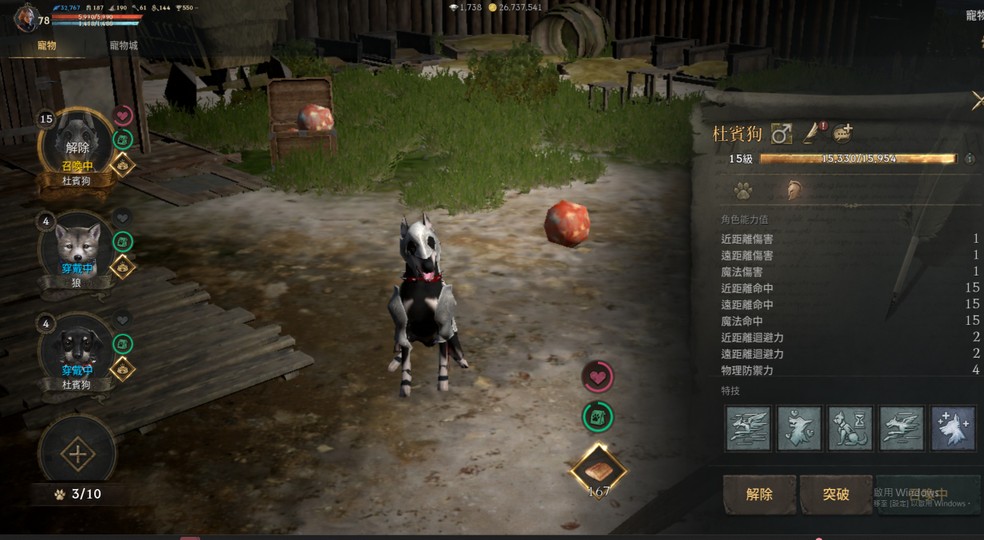The height and width of the screenshot is (540, 984).
Task: Add a new pet with the plus slot
Action: (77, 455)
